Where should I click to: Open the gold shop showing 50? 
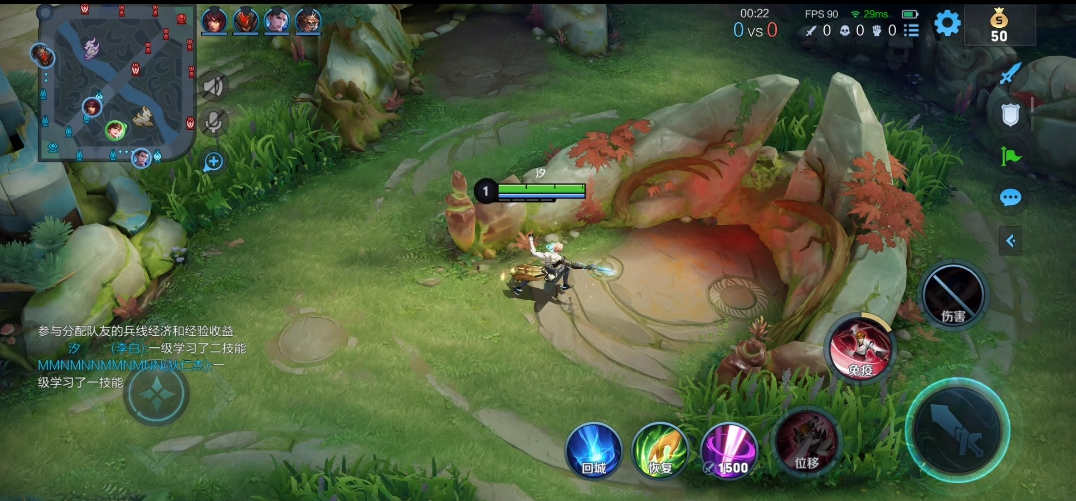998,25
